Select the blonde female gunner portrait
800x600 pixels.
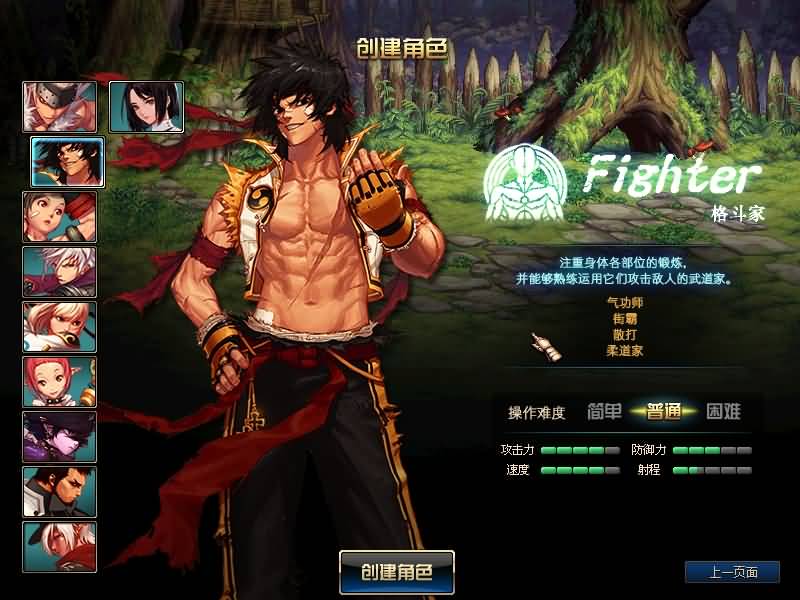(x=60, y=327)
